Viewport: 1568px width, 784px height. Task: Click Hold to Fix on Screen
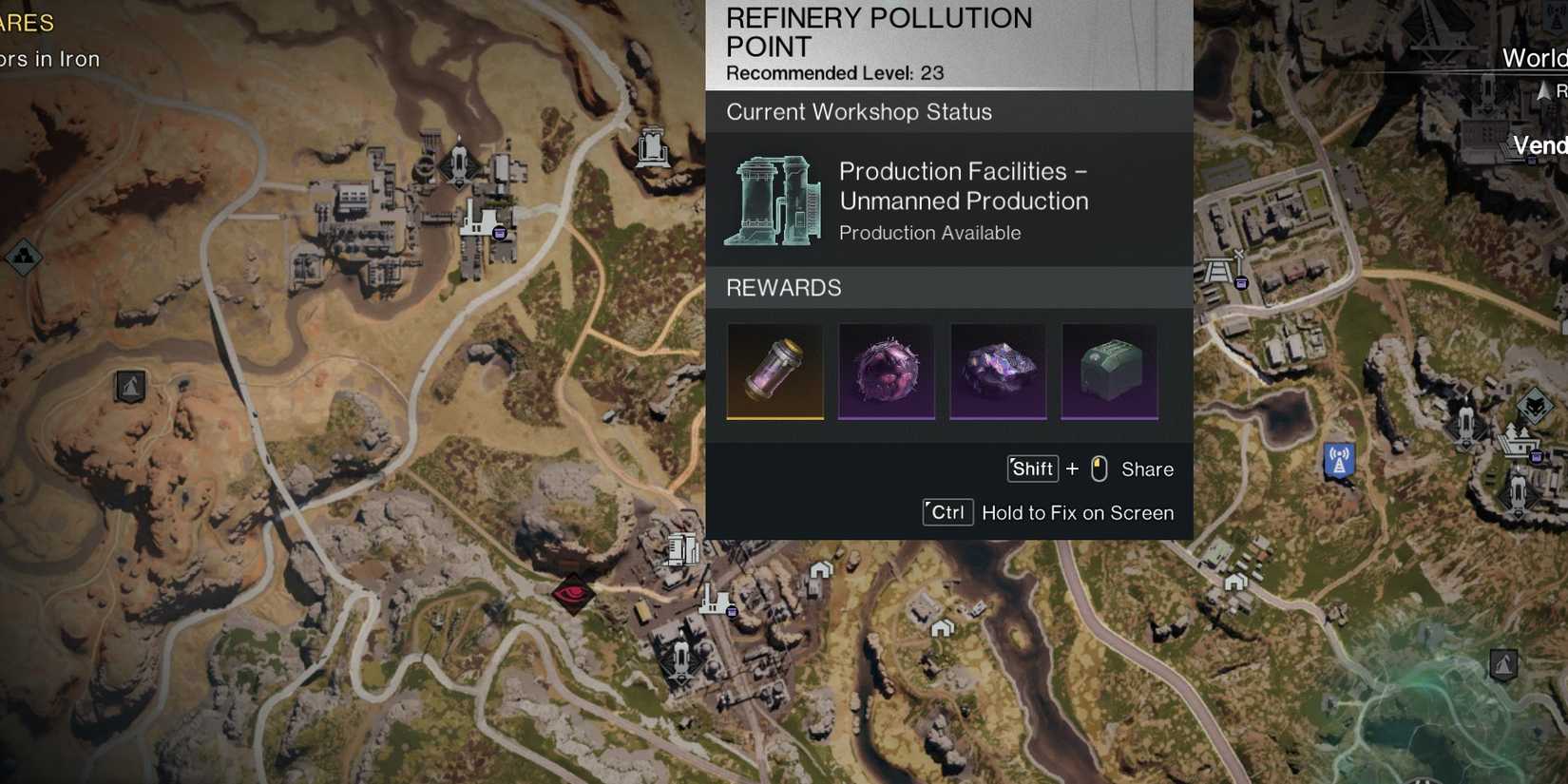[x=1080, y=512]
